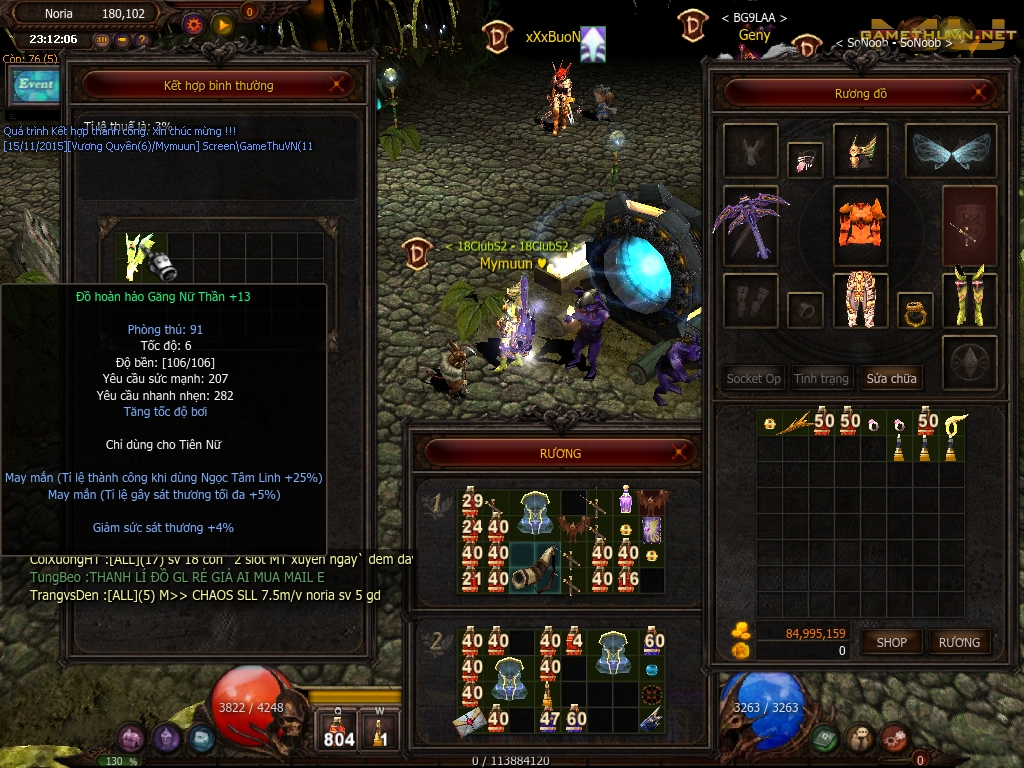Open the SHOP button in inventory
Image resolution: width=1024 pixels, height=768 pixels.
click(891, 642)
